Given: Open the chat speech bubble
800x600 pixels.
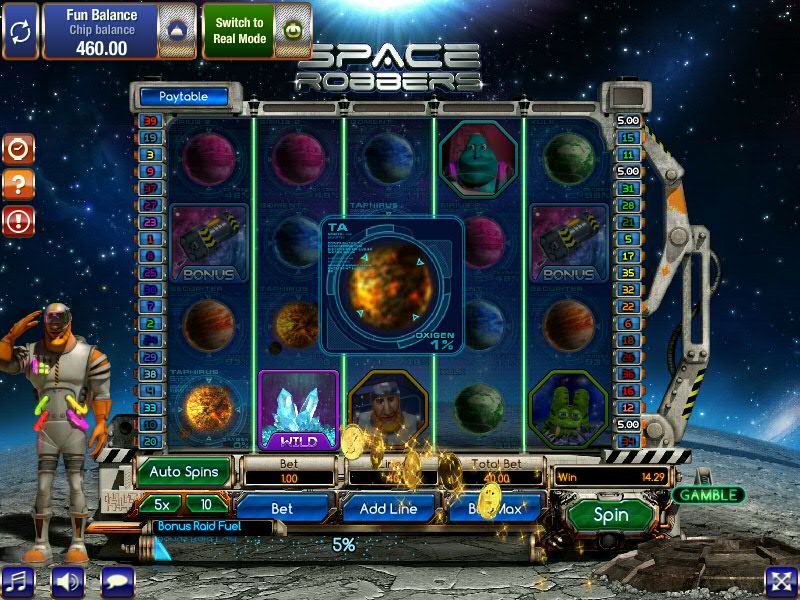Looking at the screenshot, I should click(117, 580).
